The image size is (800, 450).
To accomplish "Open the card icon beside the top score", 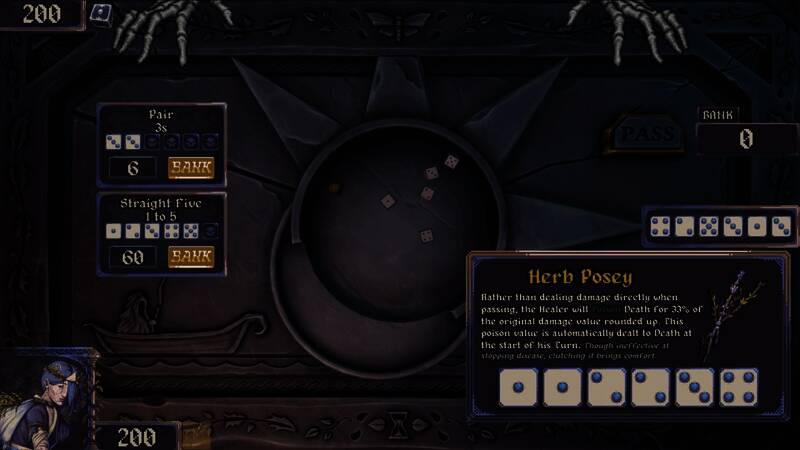I will coord(101,14).
